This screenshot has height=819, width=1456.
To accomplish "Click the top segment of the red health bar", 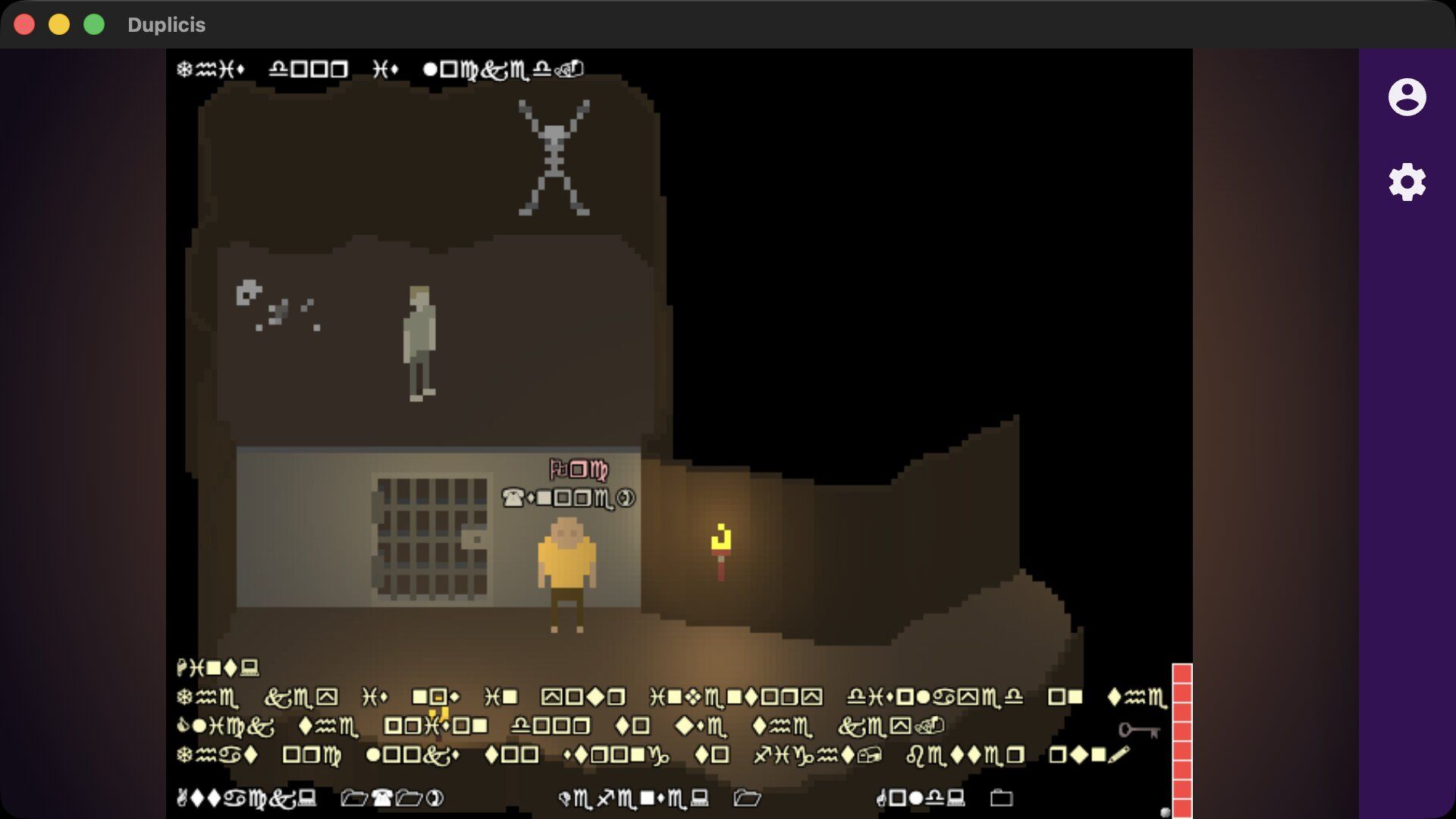I will pyautogui.click(x=1181, y=673).
